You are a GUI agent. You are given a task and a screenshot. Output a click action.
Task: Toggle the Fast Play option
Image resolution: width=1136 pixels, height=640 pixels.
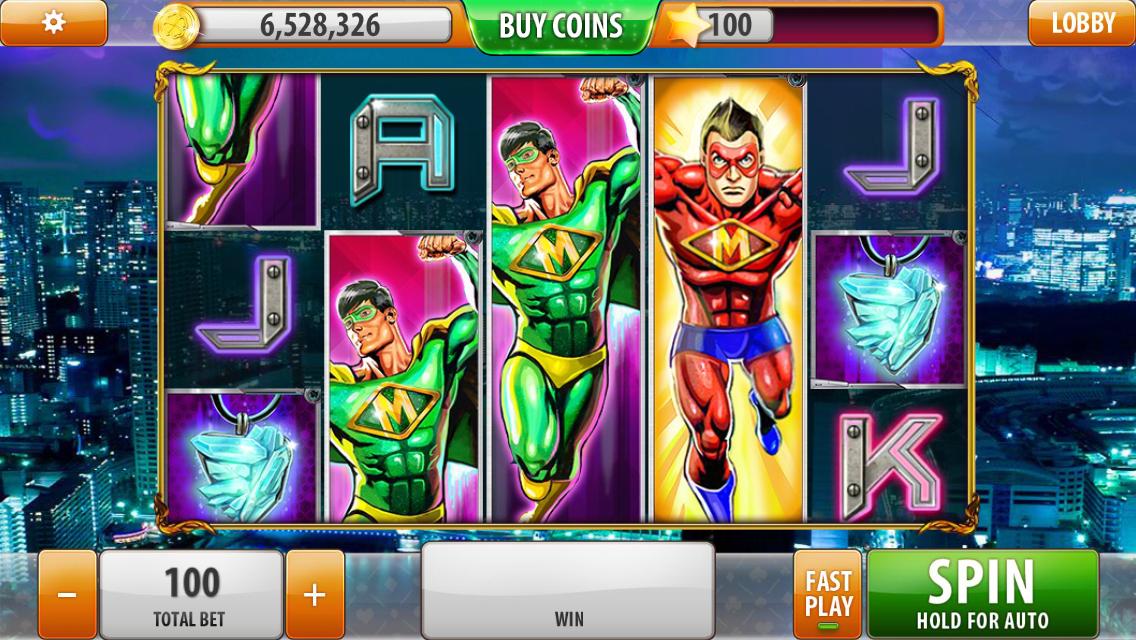[x=828, y=595]
